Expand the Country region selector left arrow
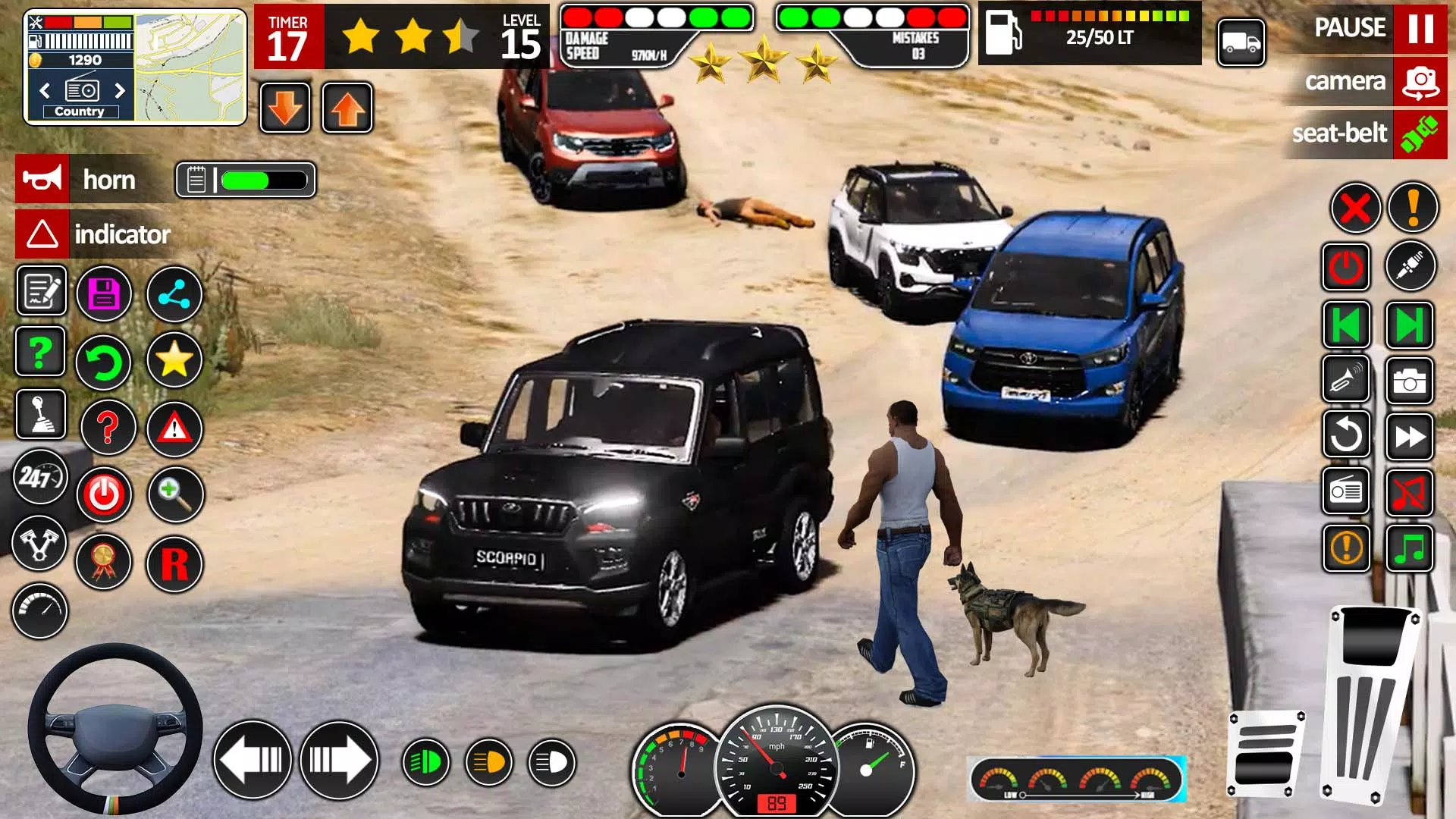This screenshot has height=819, width=1456. click(x=44, y=89)
